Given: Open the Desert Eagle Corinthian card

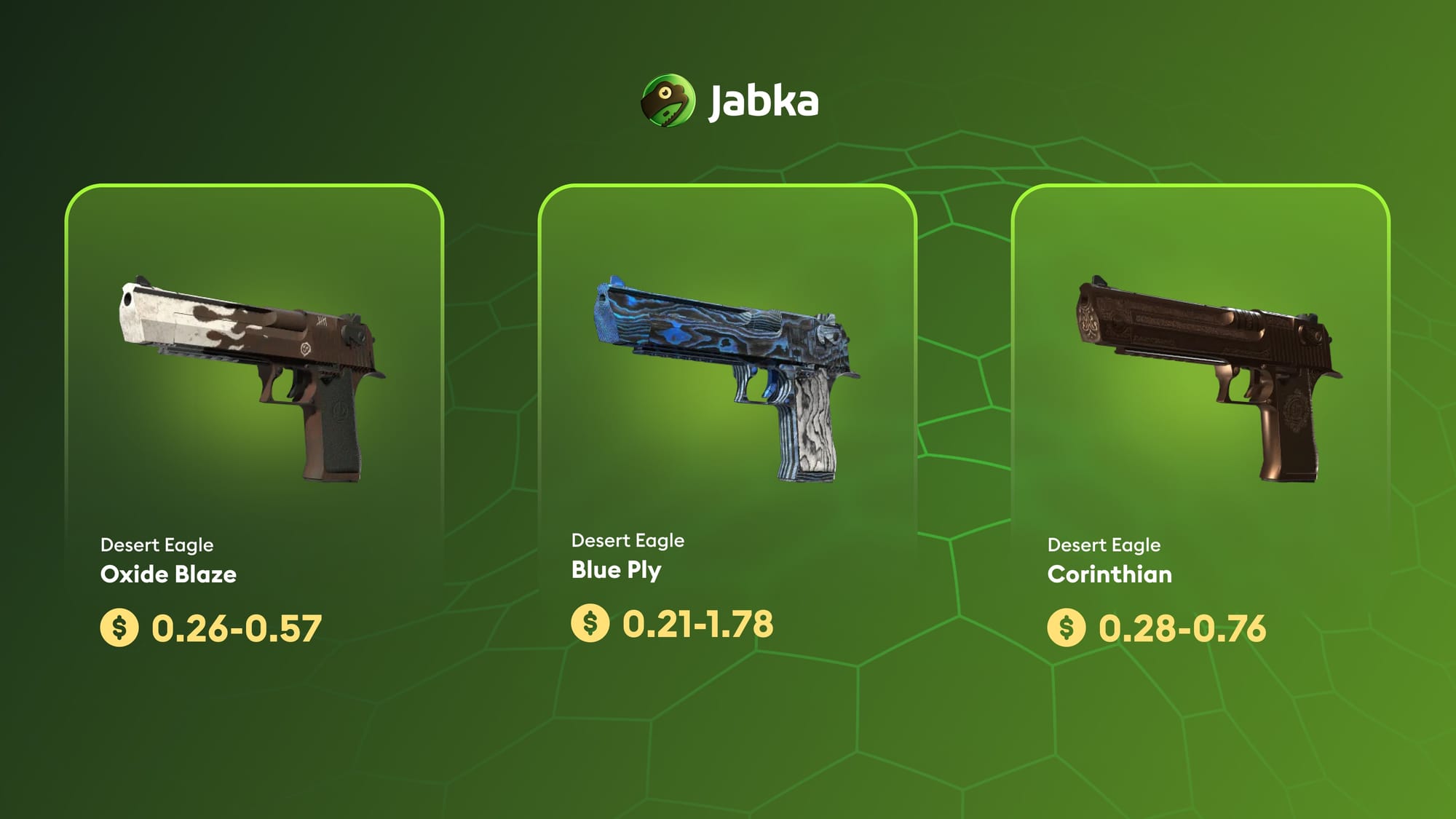Looking at the screenshot, I should [1200, 422].
